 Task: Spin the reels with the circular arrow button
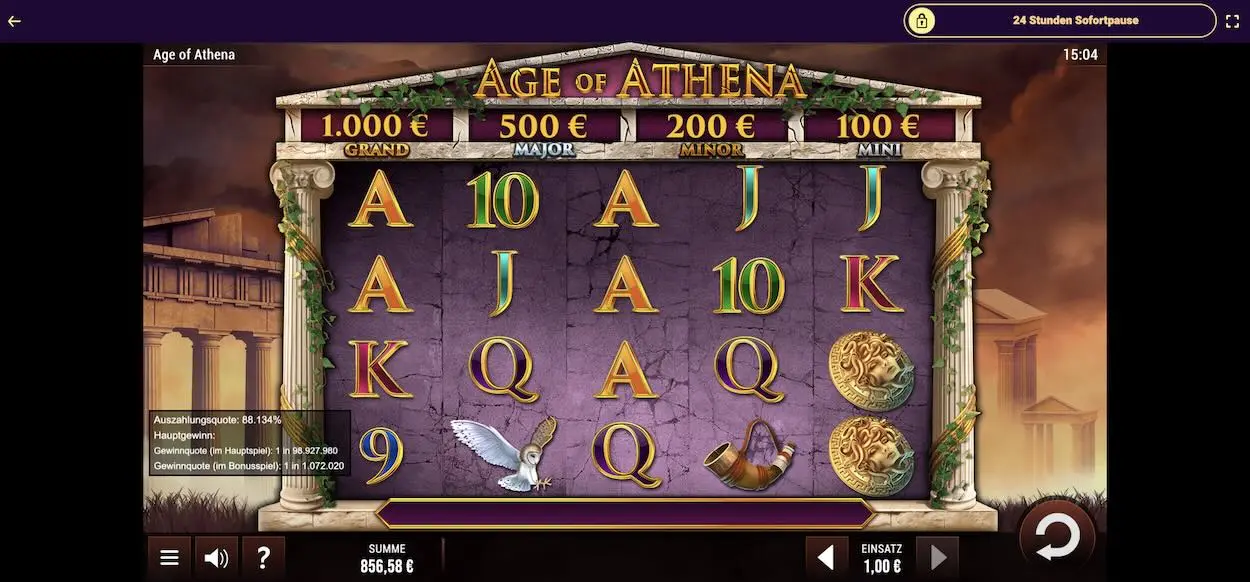click(x=1057, y=538)
